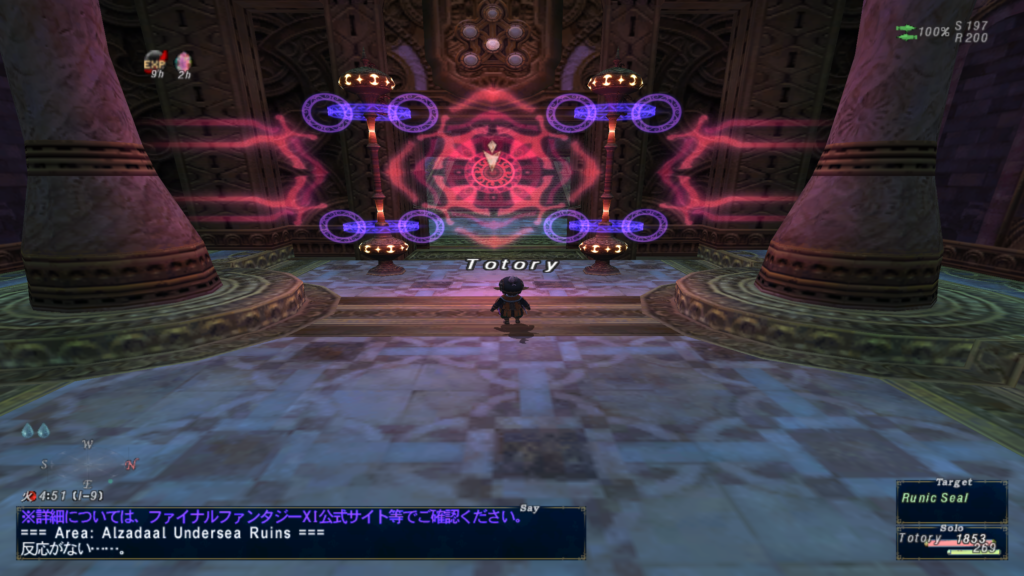
Task: Select the Runic Seal target box
Action: [950, 500]
